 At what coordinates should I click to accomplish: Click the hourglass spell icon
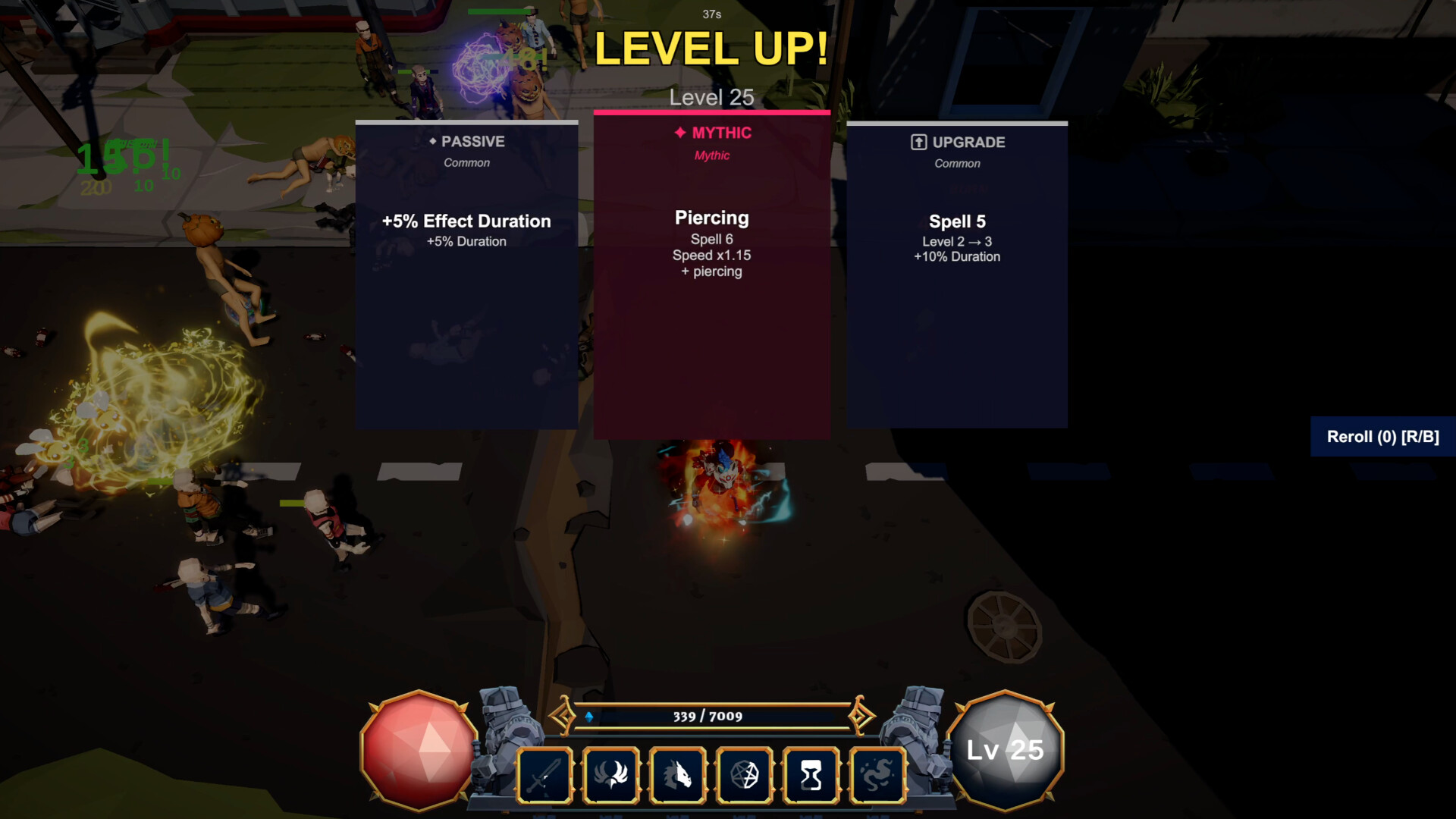pyautogui.click(x=811, y=773)
